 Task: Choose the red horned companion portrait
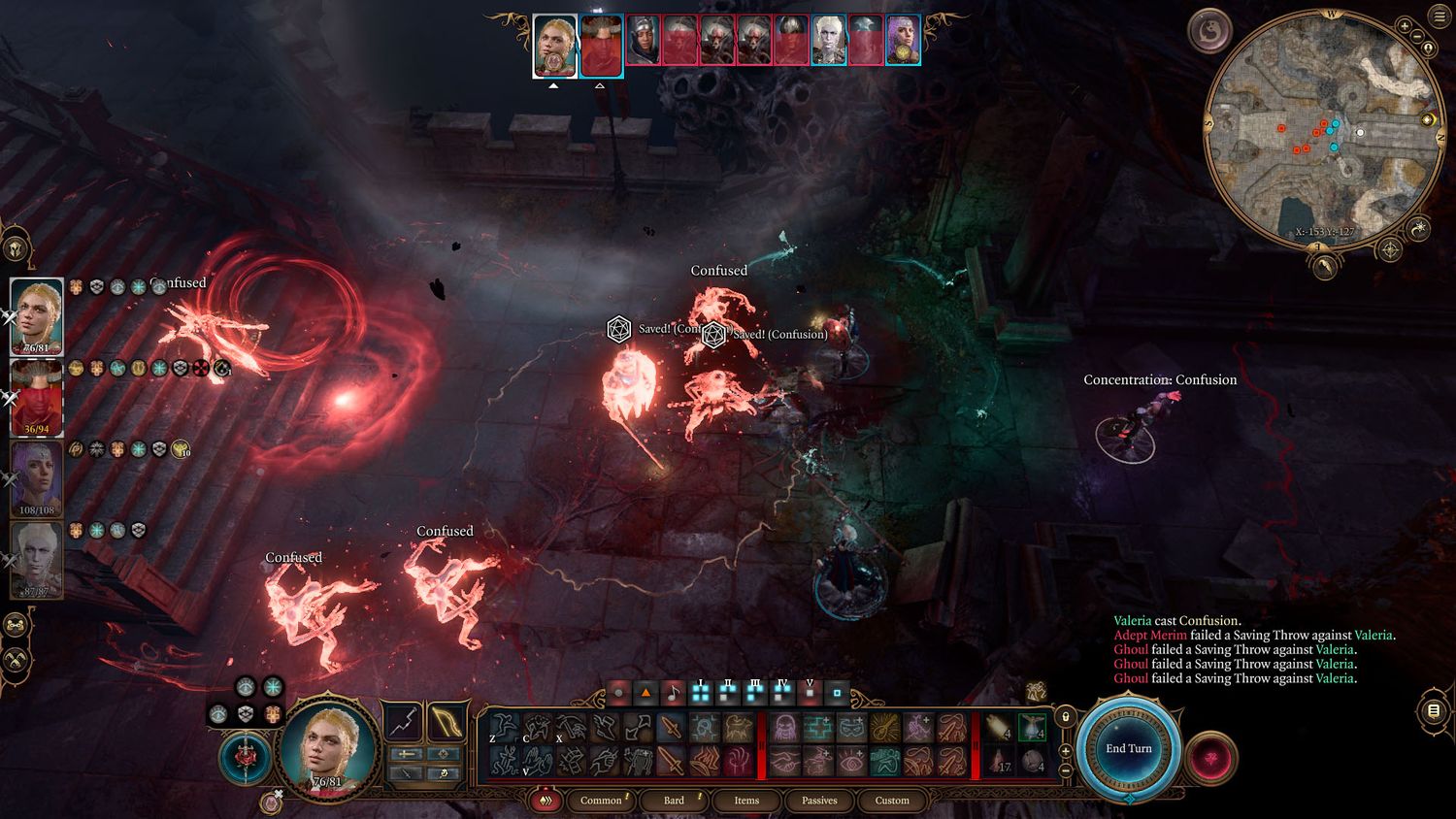[x=37, y=398]
